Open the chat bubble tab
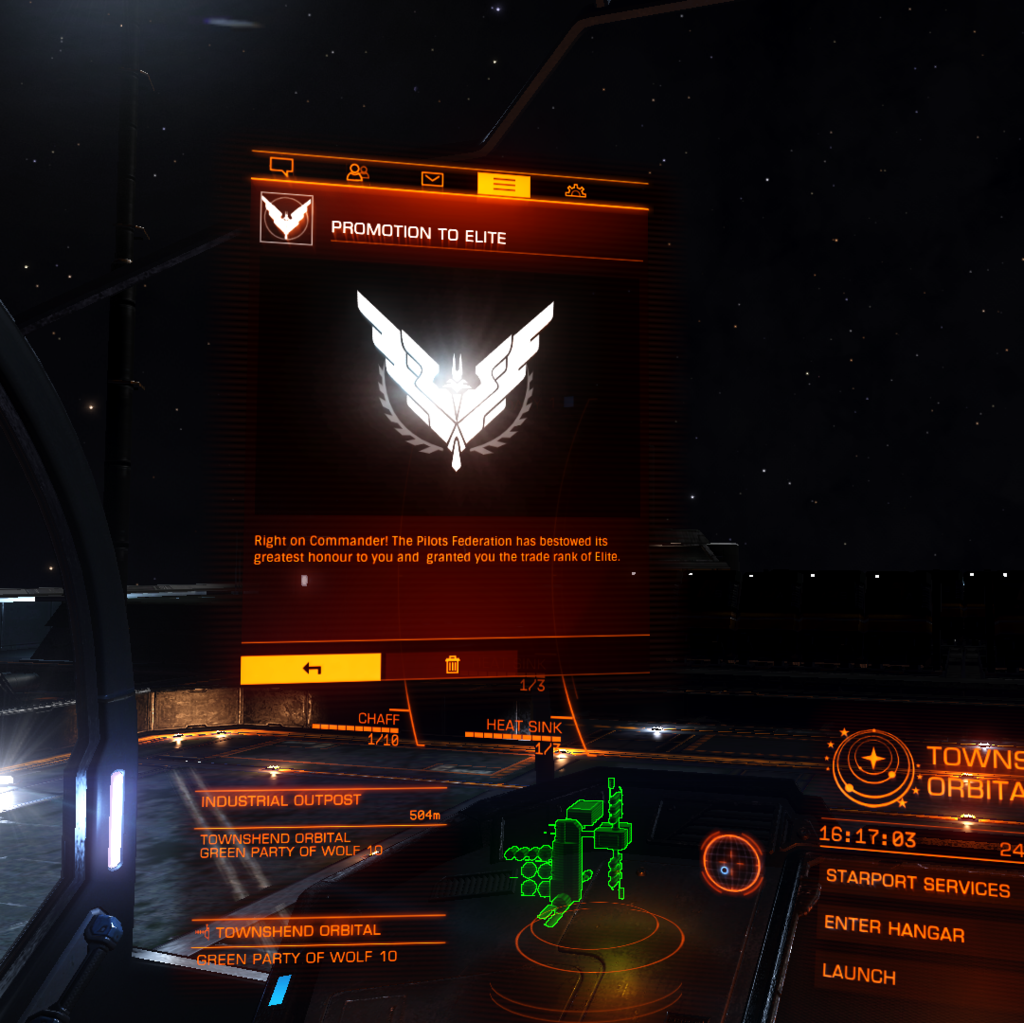This screenshot has height=1023, width=1024. (282, 167)
